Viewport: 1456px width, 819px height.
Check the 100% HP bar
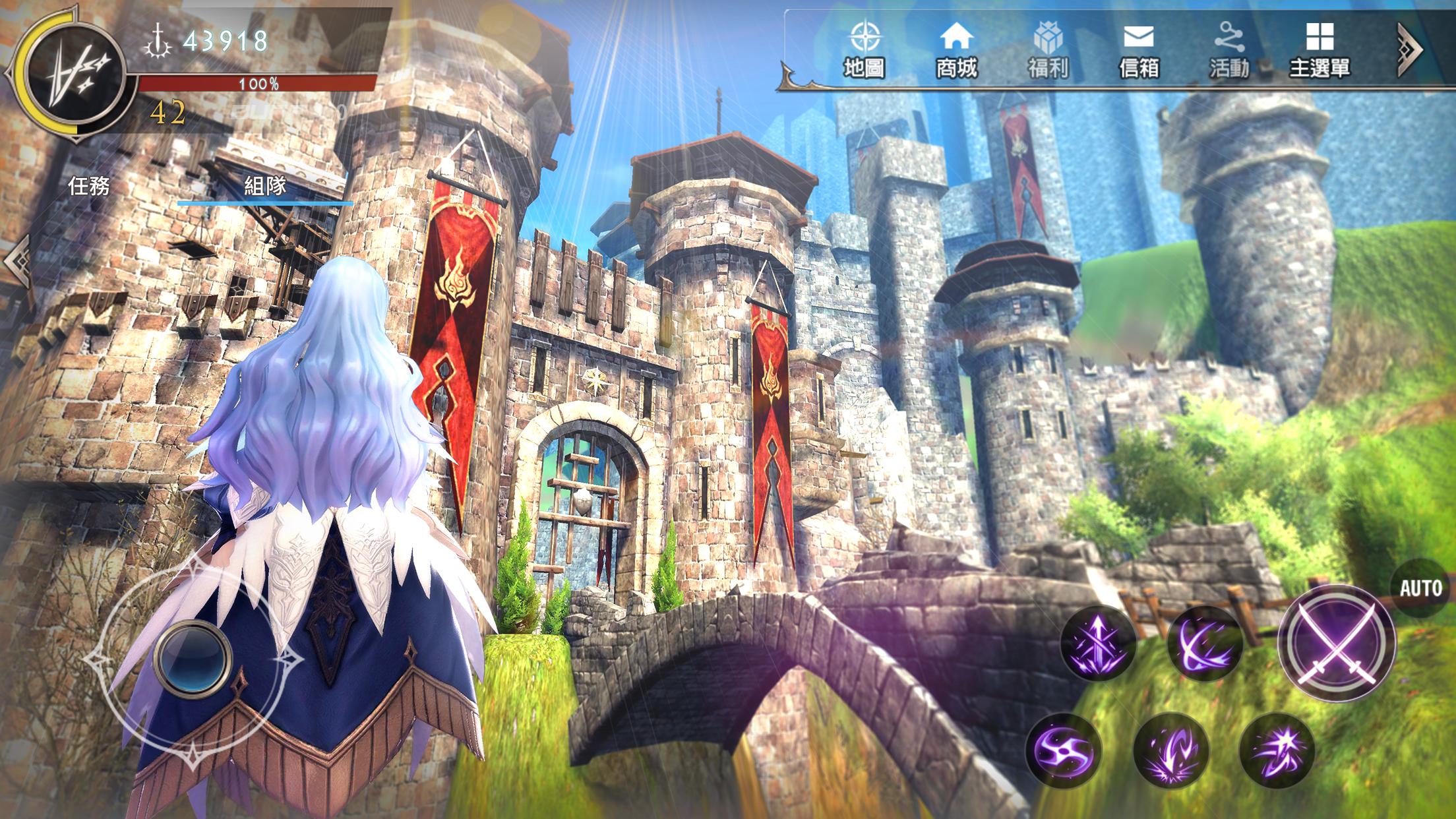257,82
